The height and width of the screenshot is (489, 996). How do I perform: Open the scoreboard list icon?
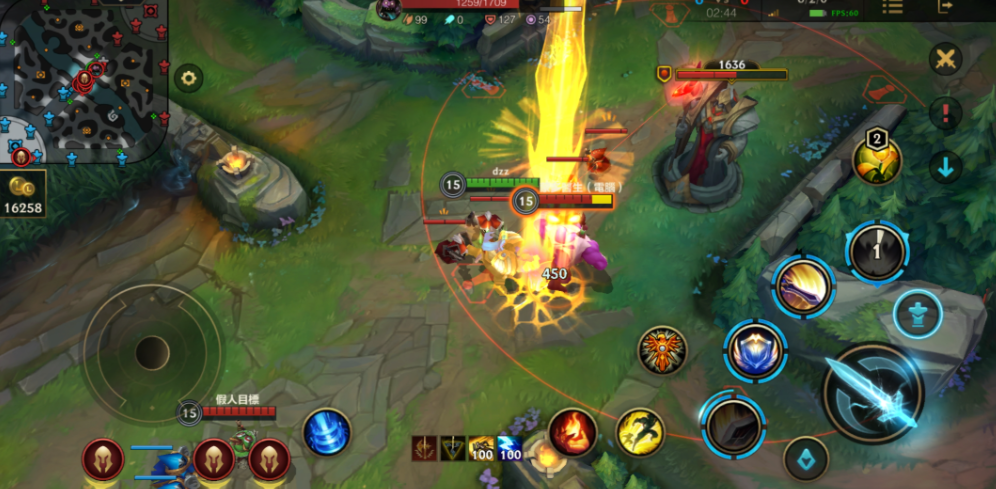click(892, 7)
